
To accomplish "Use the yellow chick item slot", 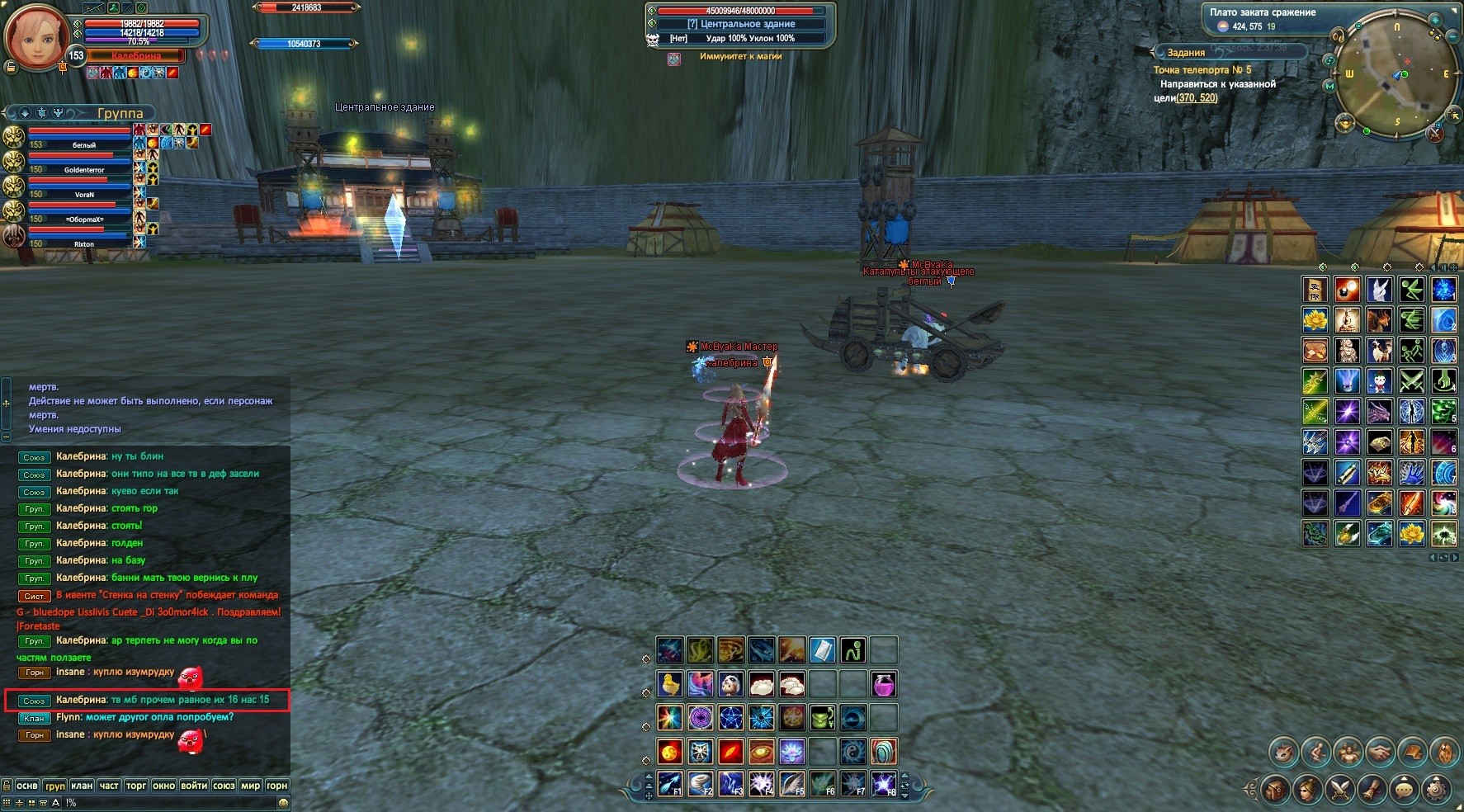I will [x=669, y=684].
